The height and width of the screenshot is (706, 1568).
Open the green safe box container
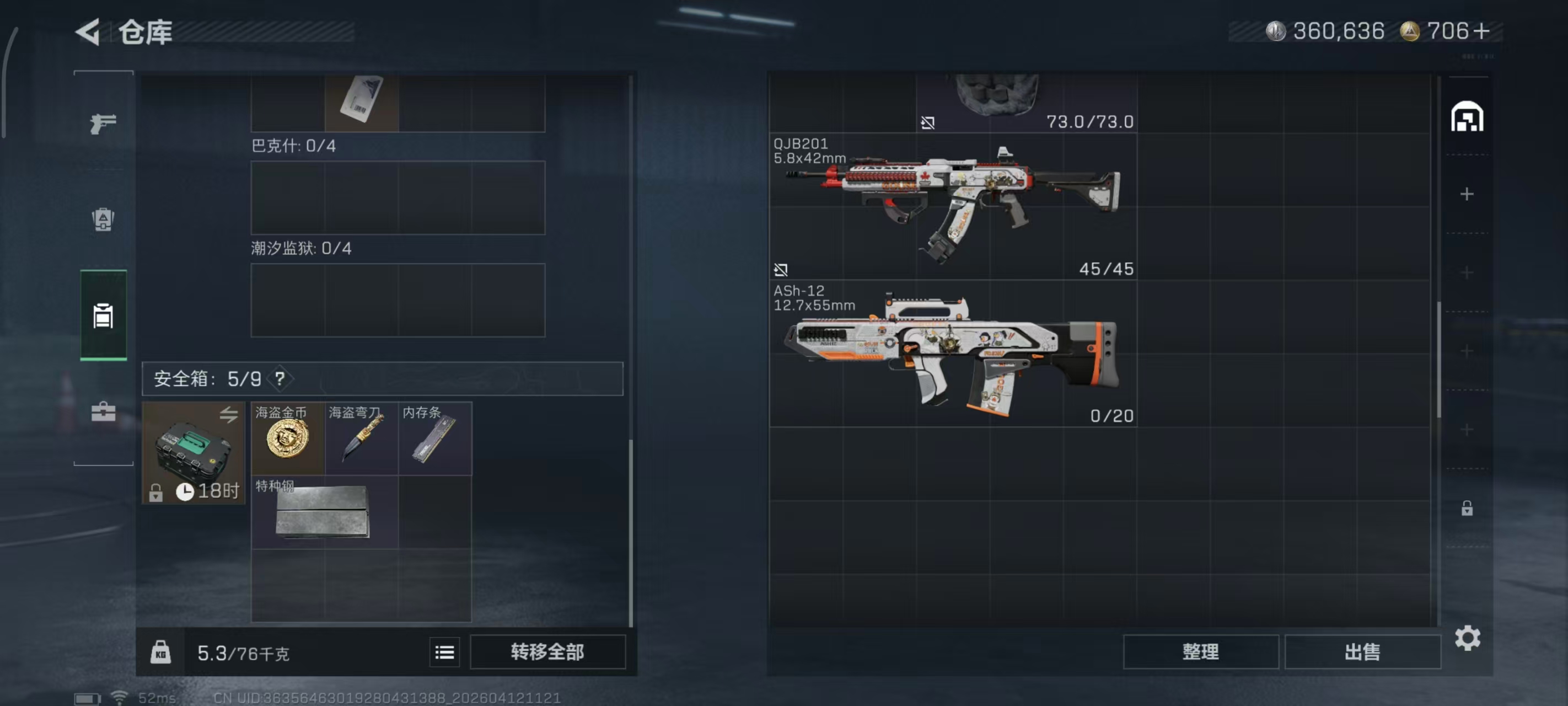coord(193,452)
